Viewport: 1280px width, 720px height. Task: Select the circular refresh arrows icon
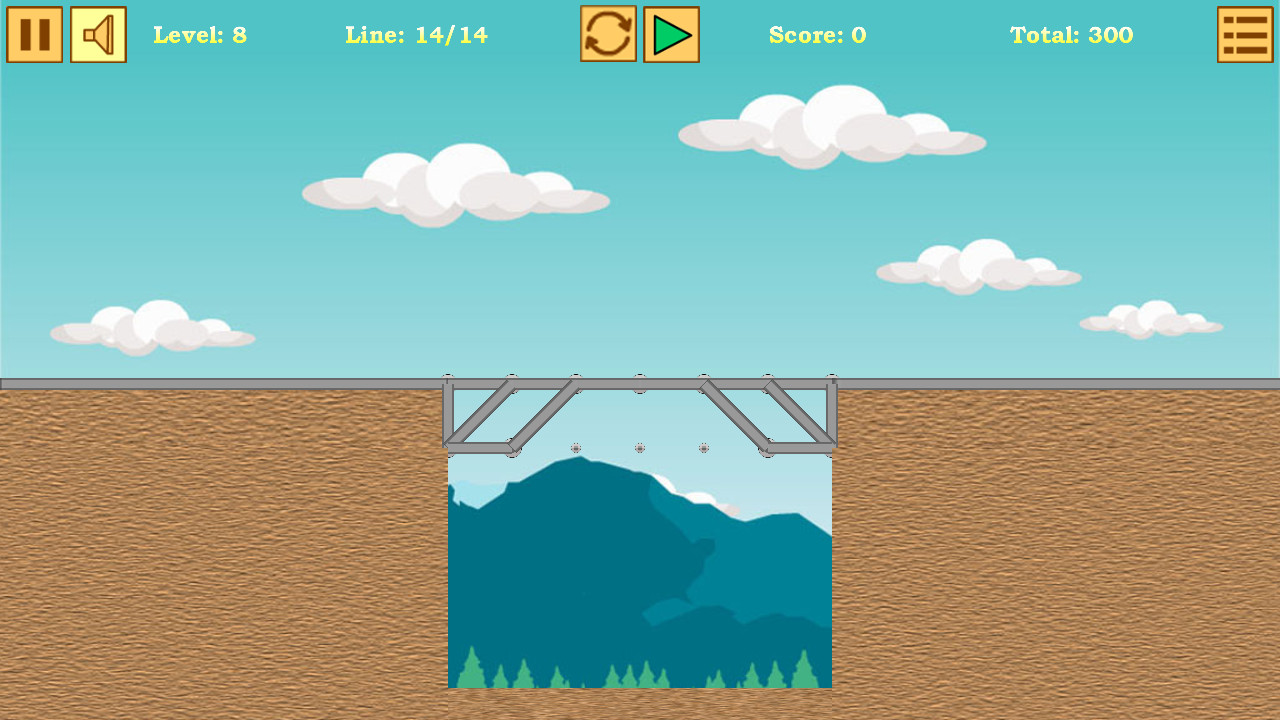pos(608,34)
